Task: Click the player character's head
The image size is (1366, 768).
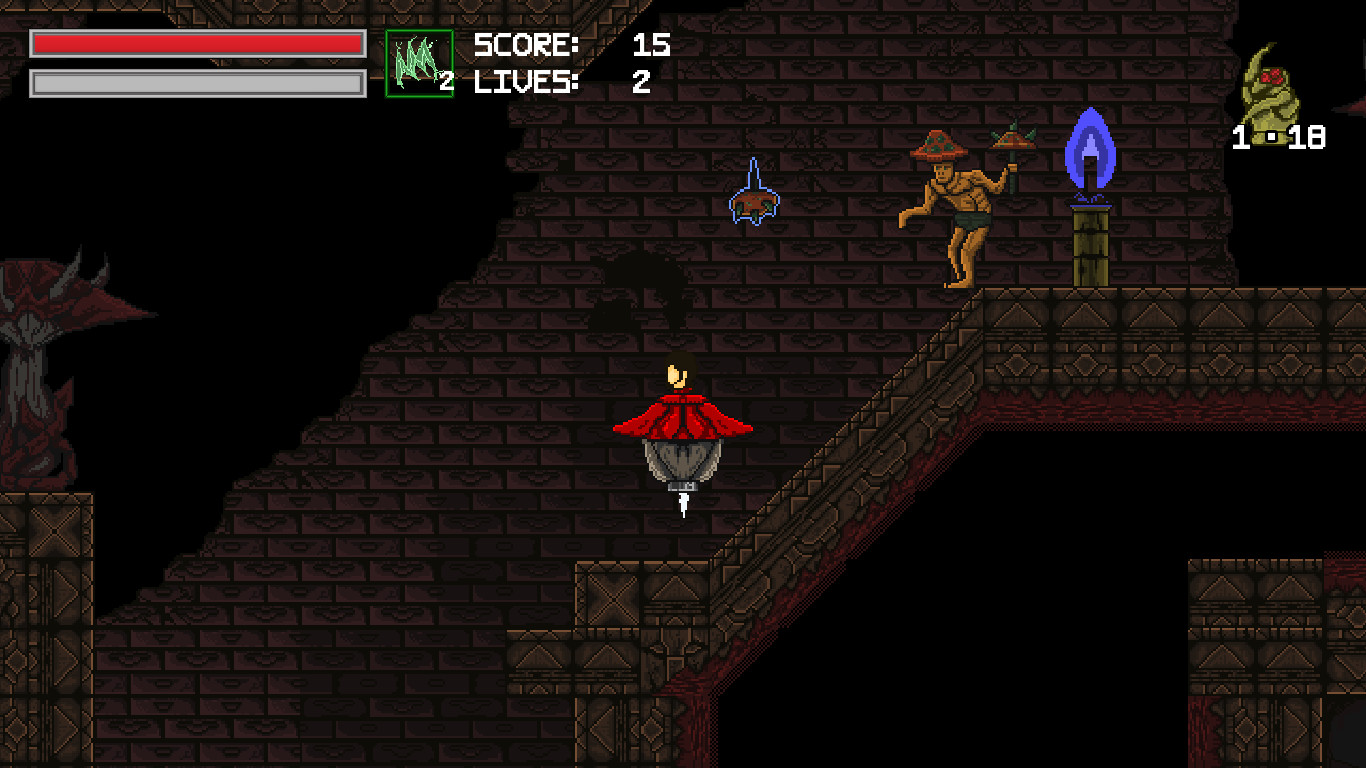Action: pyautogui.click(x=676, y=375)
